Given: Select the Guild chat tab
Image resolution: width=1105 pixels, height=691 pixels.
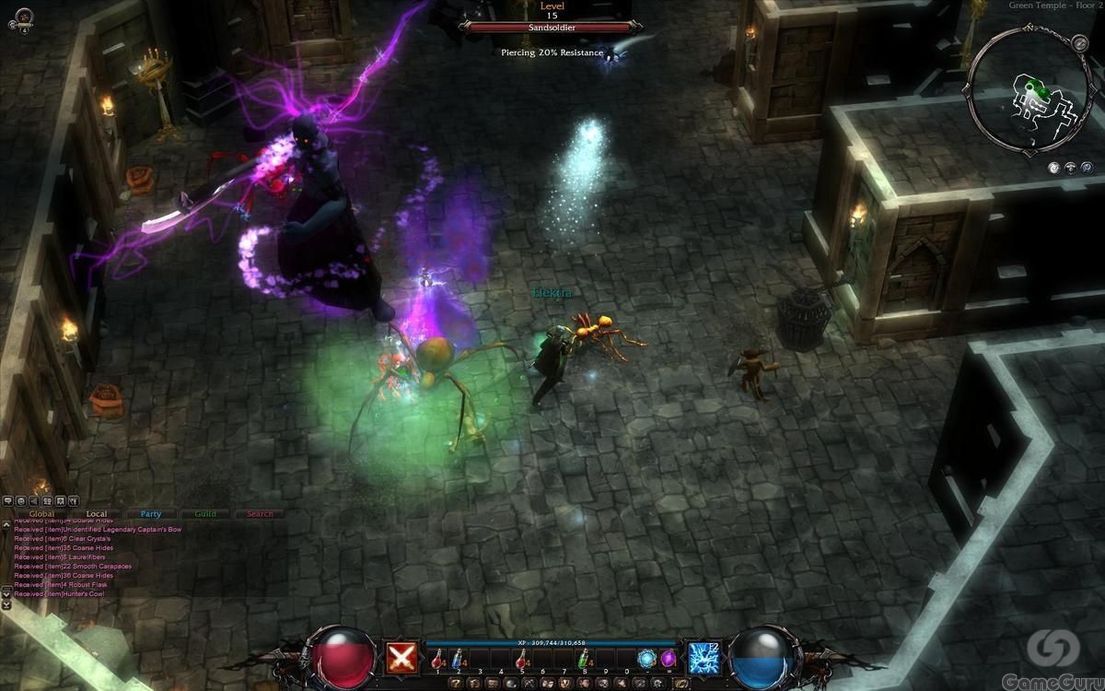Looking at the screenshot, I should click(205, 514).
